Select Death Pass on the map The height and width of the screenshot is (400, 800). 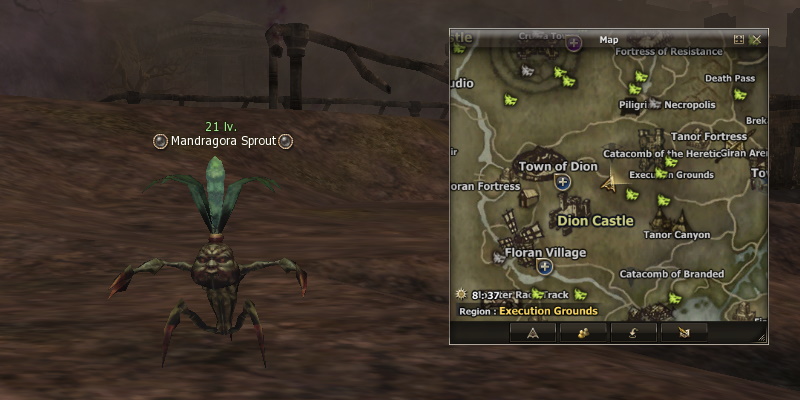[729, 78]
